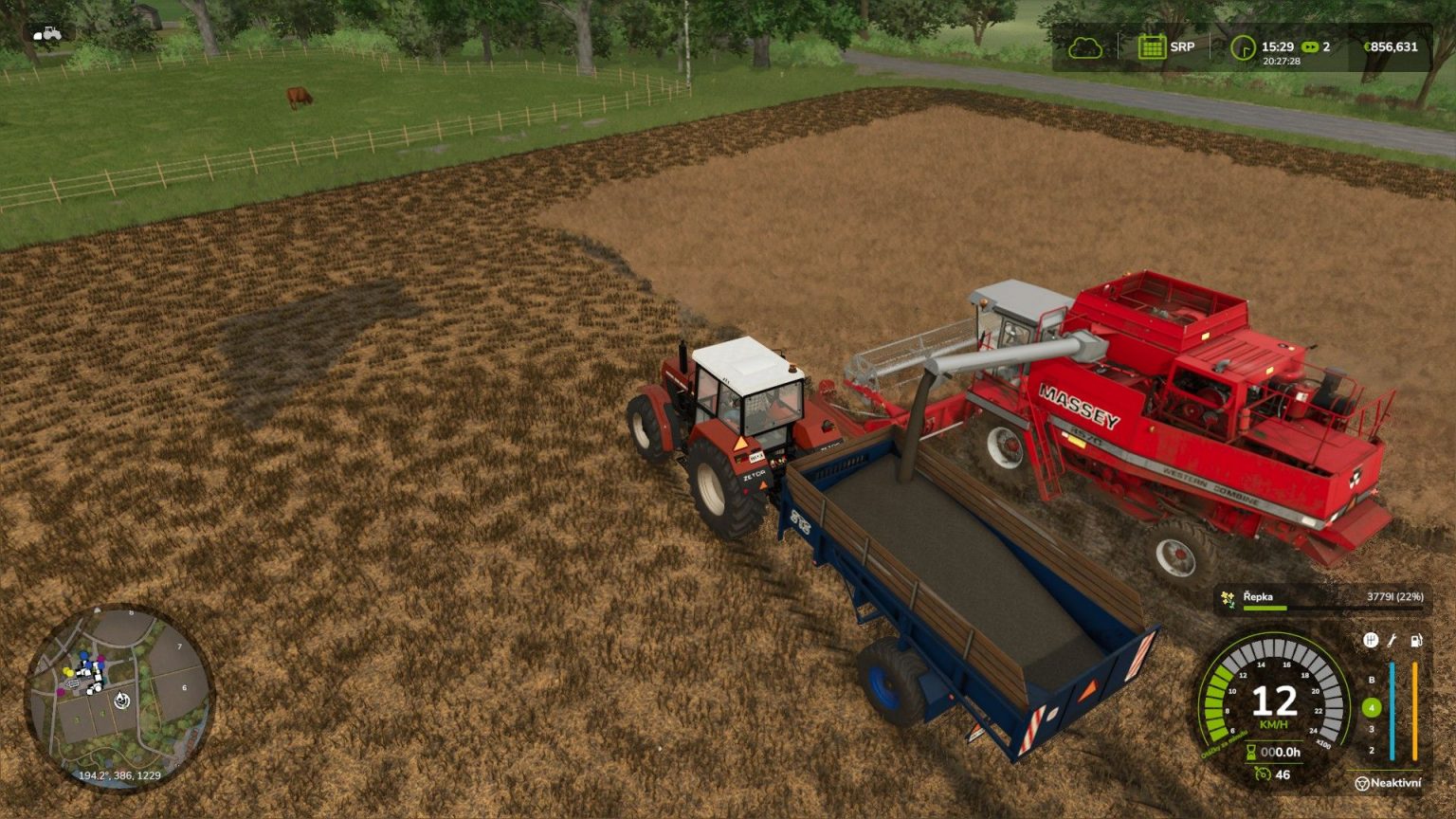Click the fuel pump icon
1456x819 pixels.
[1416, 640]
